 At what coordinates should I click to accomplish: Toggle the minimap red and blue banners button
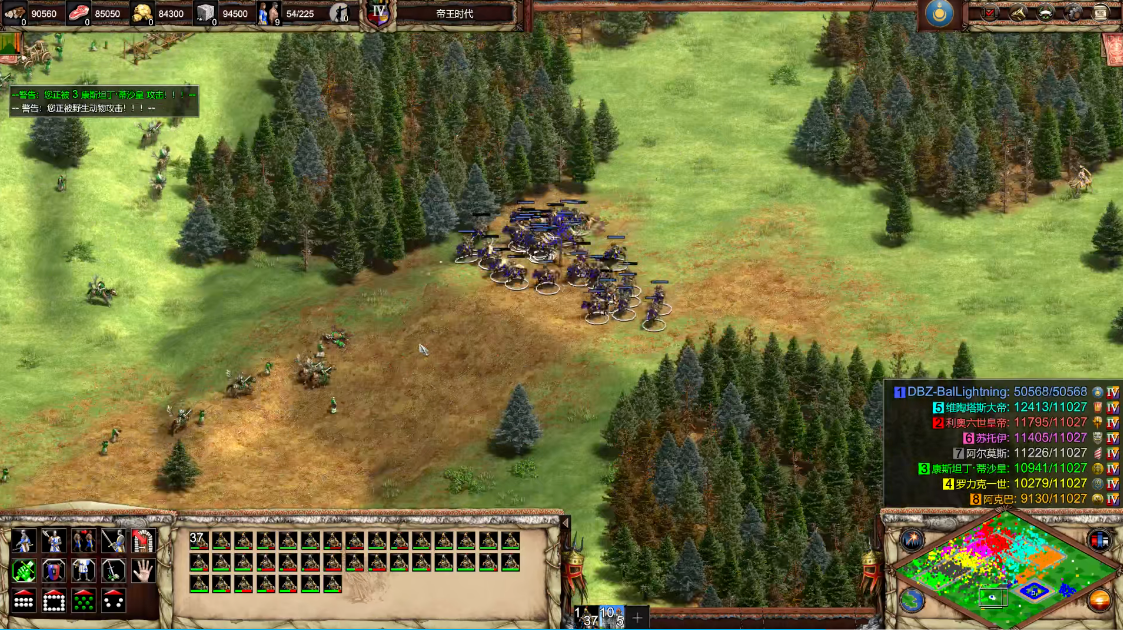(1100, 540)
